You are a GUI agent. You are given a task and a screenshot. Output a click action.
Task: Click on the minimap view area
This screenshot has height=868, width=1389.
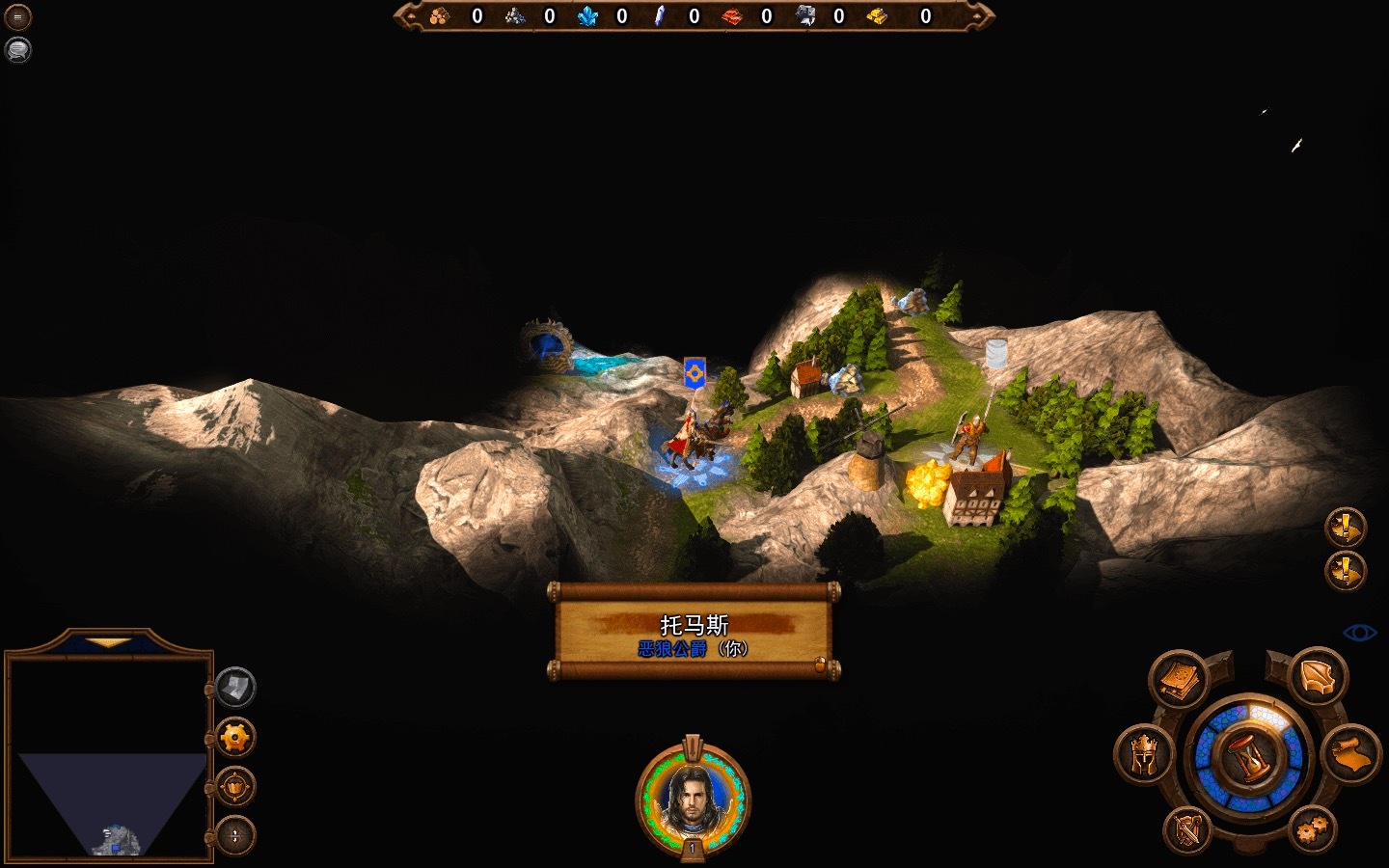[x=109, y=757]
